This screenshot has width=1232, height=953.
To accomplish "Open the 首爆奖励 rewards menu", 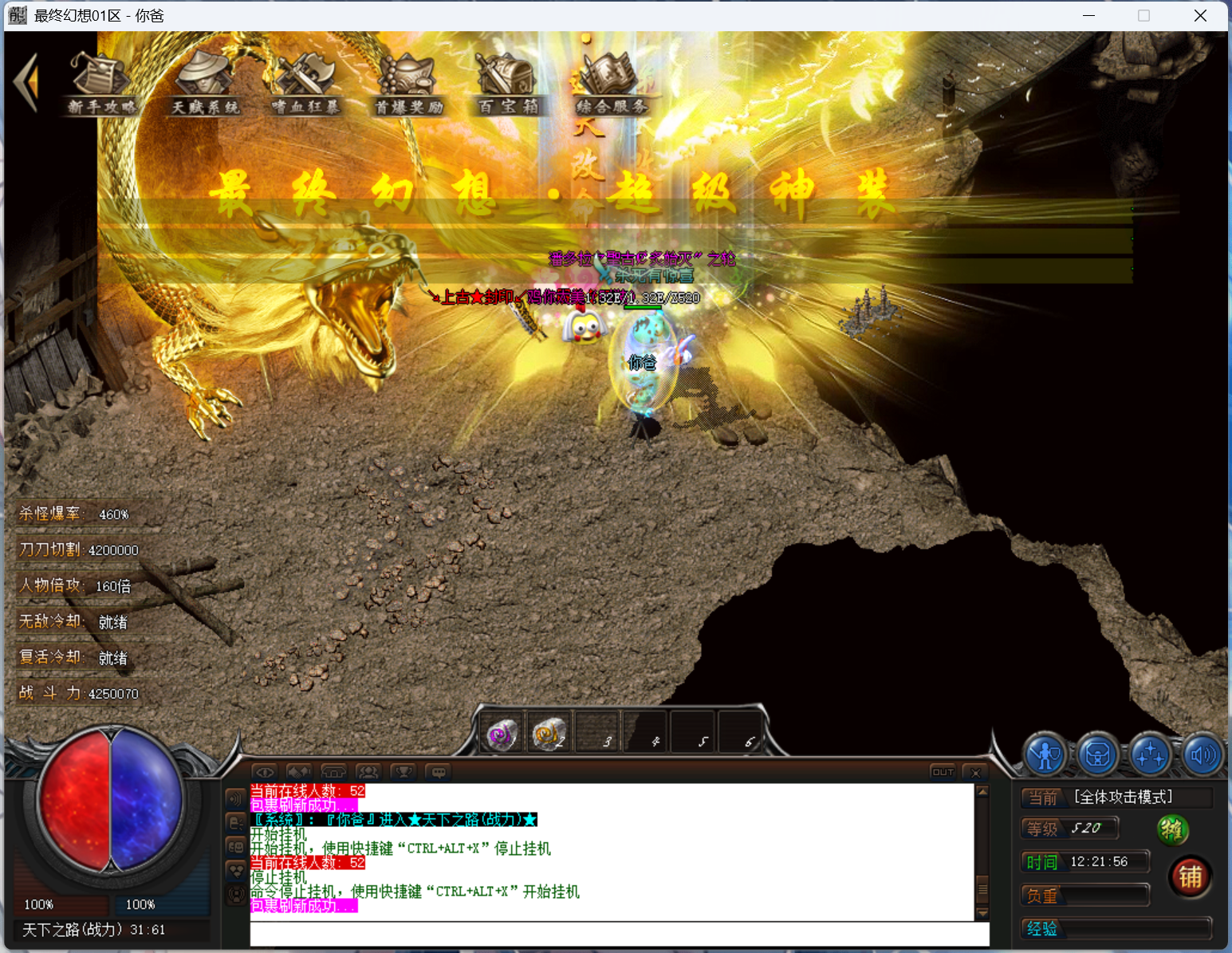I will coord(408,85).
